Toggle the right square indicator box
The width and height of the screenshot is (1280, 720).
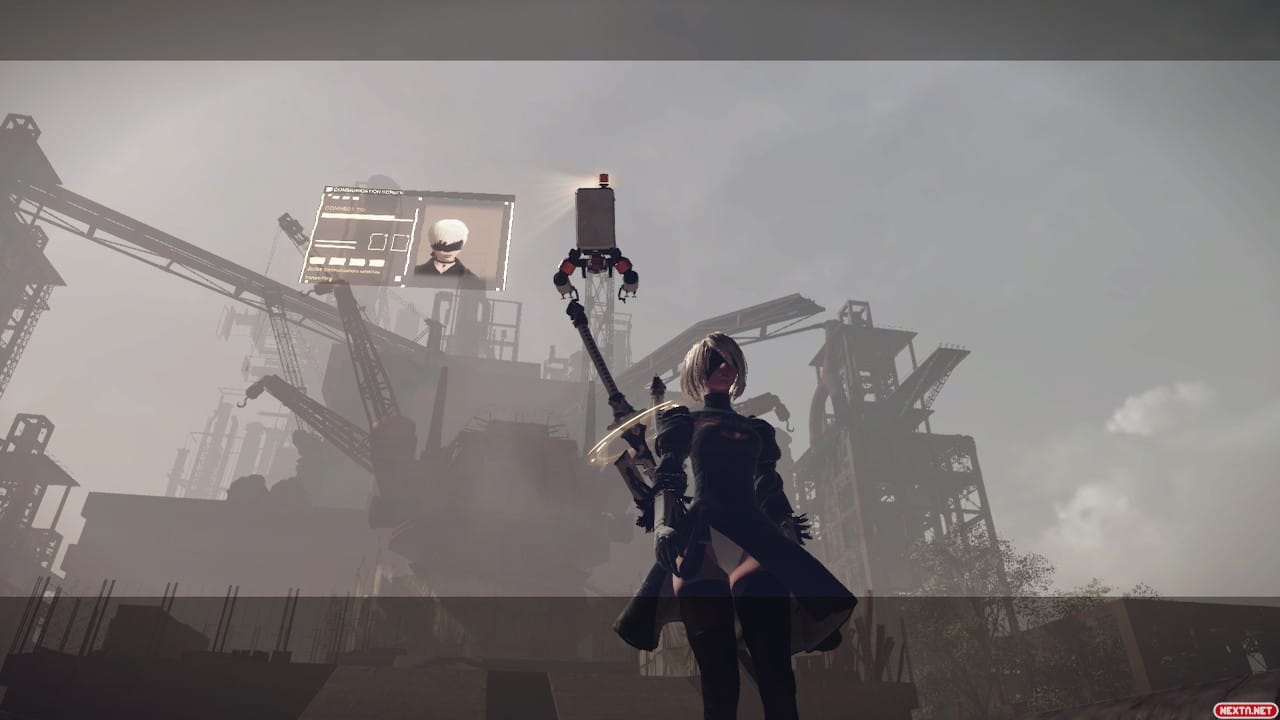(399, 242)
